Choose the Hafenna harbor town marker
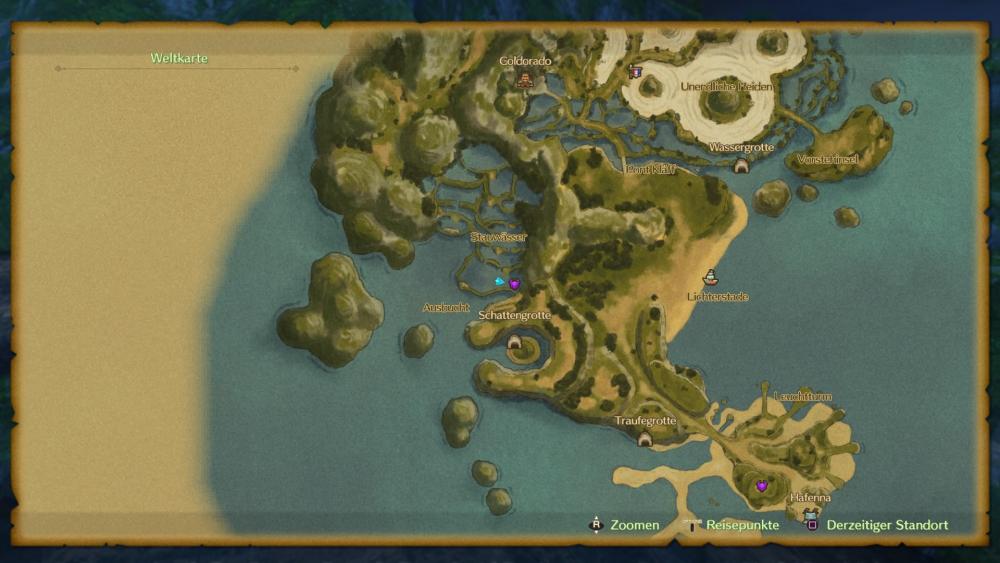Image resolution: width=1000 pixels, height=563 pixels. 810,514
